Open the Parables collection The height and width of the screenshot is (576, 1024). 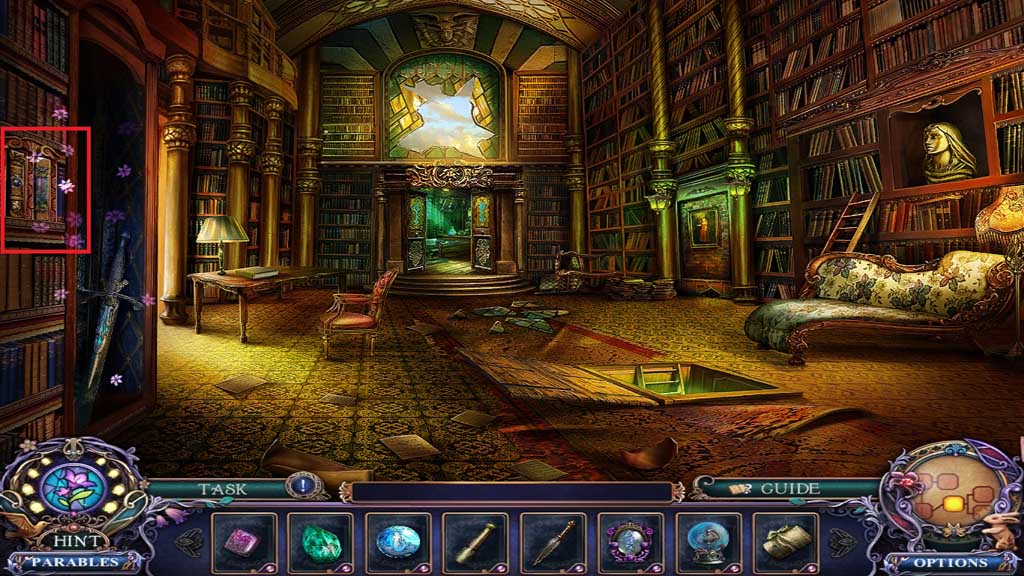(x=71, y=562)
